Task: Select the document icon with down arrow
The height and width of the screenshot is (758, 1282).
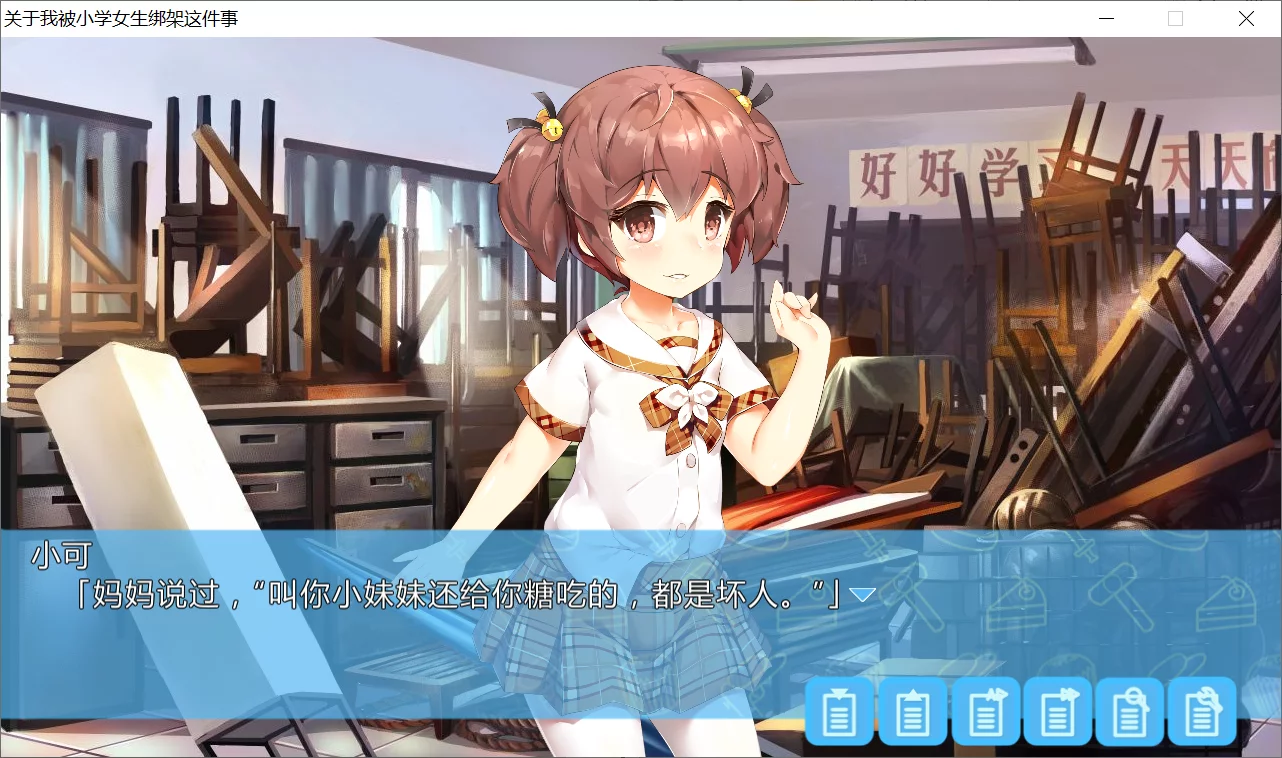Action: [x=839, y=713]
